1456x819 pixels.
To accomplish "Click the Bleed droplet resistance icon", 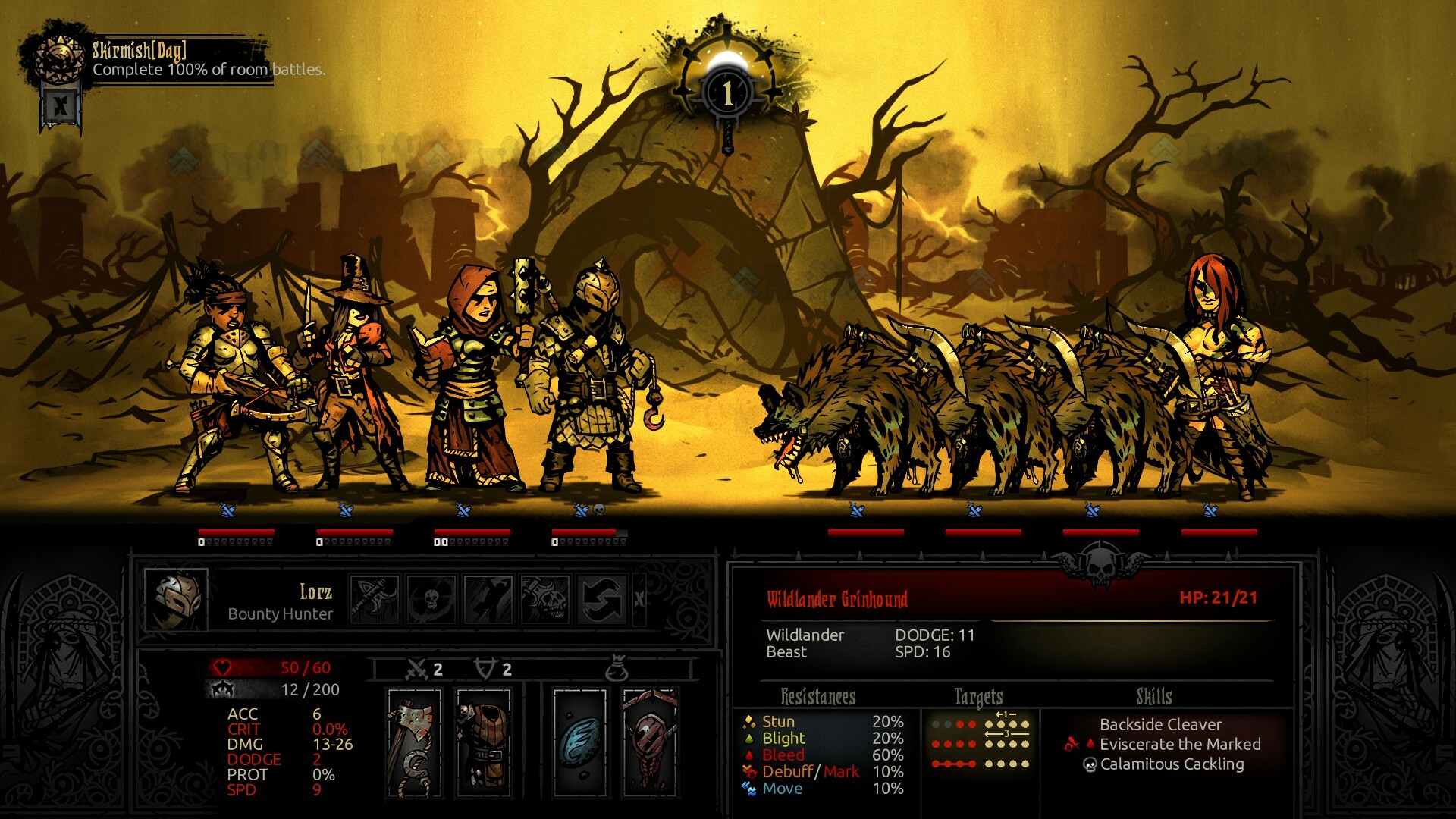I will (748, 755).
